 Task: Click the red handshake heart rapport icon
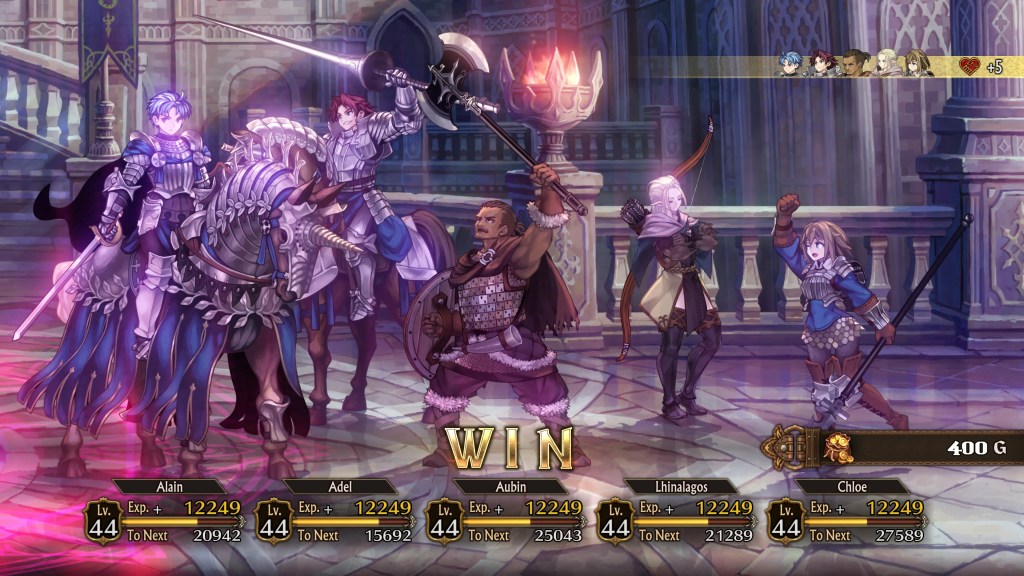(x=969, y=66)
